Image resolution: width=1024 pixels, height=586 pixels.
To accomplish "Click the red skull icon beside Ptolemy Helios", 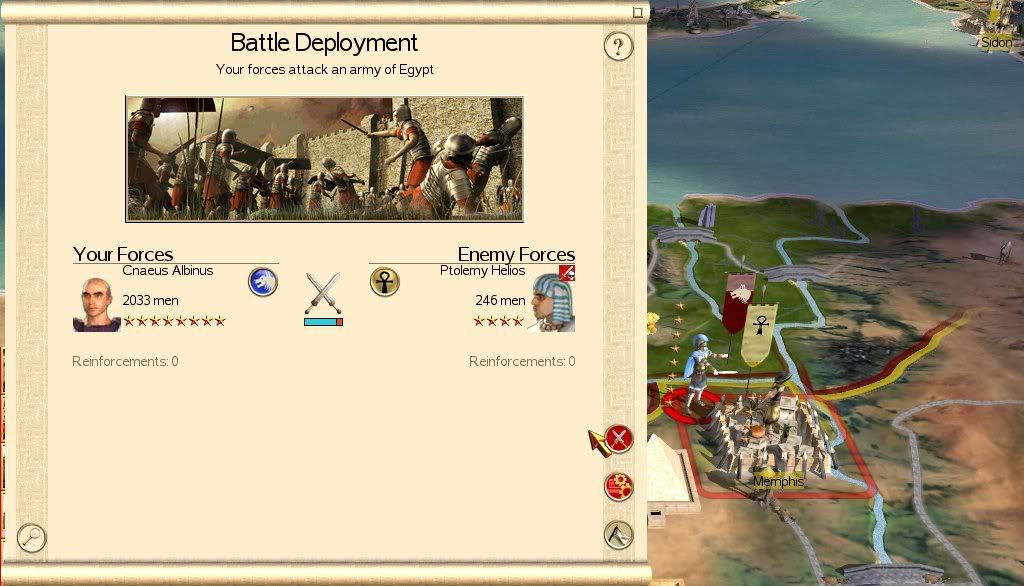I will coord(567,273).
